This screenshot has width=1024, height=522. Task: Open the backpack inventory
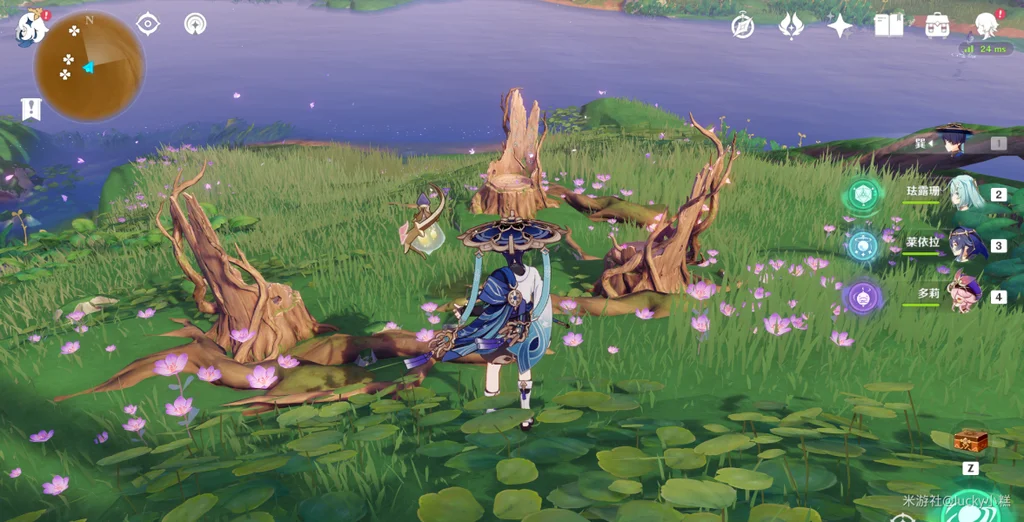pyautogui.click(x=937, y=26)
